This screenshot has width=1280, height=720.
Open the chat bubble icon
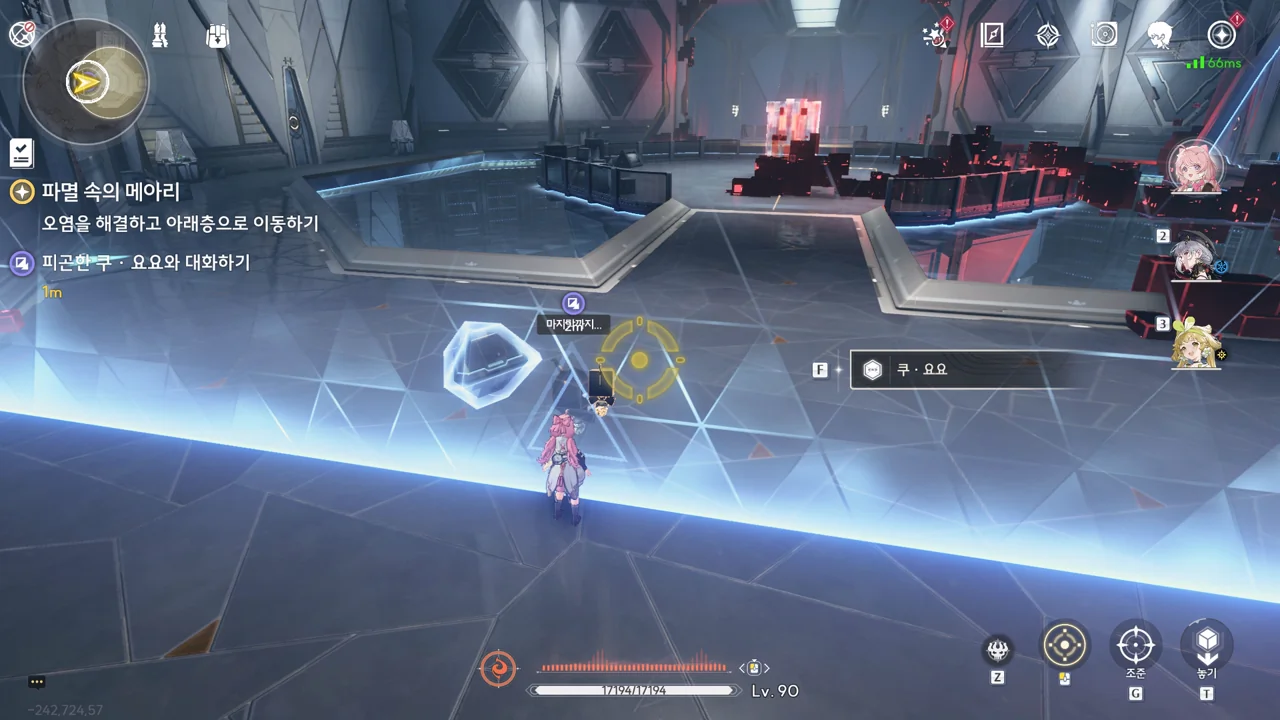(x=37, y=682)
